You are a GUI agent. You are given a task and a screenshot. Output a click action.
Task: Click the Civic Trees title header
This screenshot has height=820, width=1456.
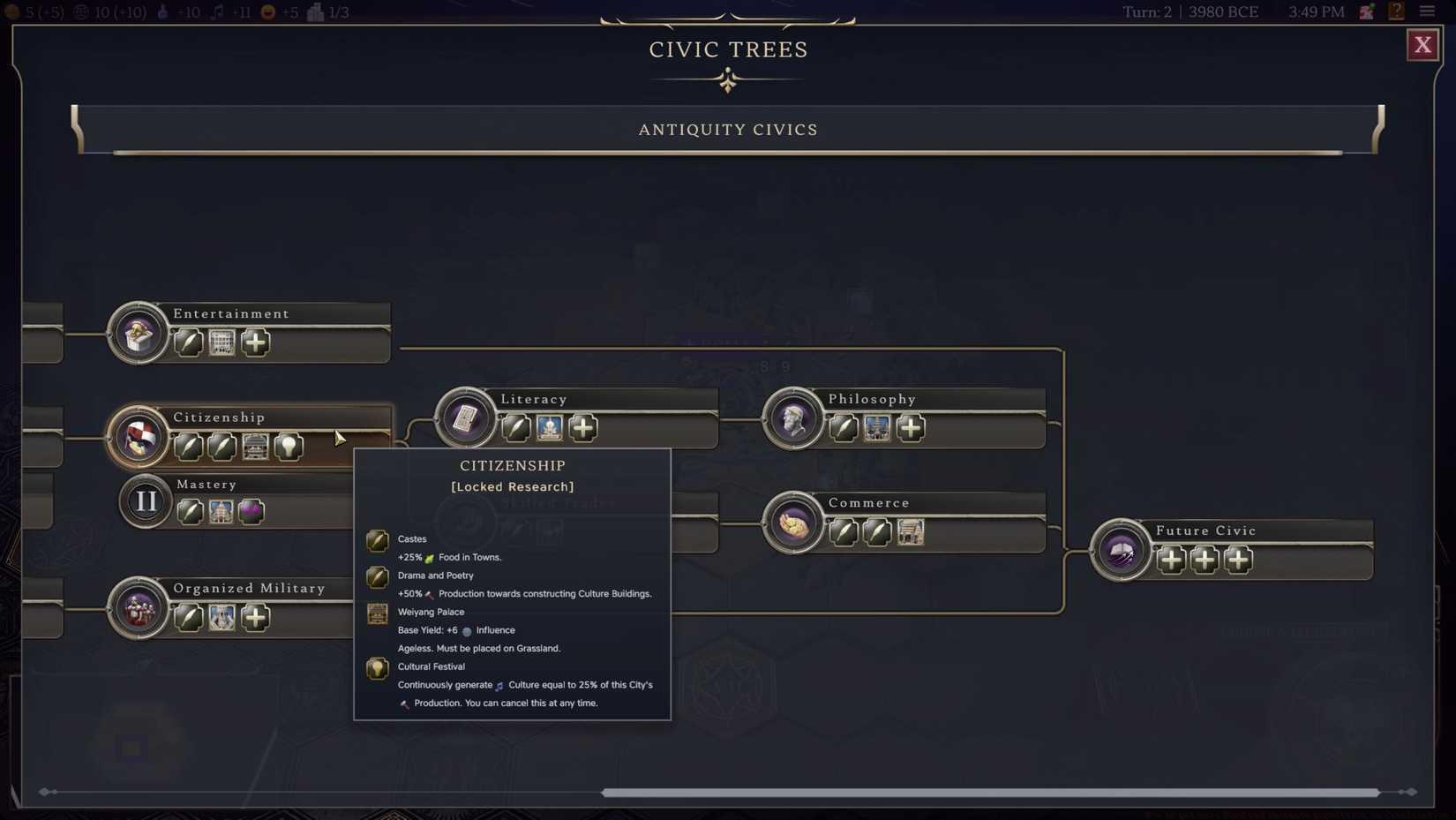[x=728, y=49]
